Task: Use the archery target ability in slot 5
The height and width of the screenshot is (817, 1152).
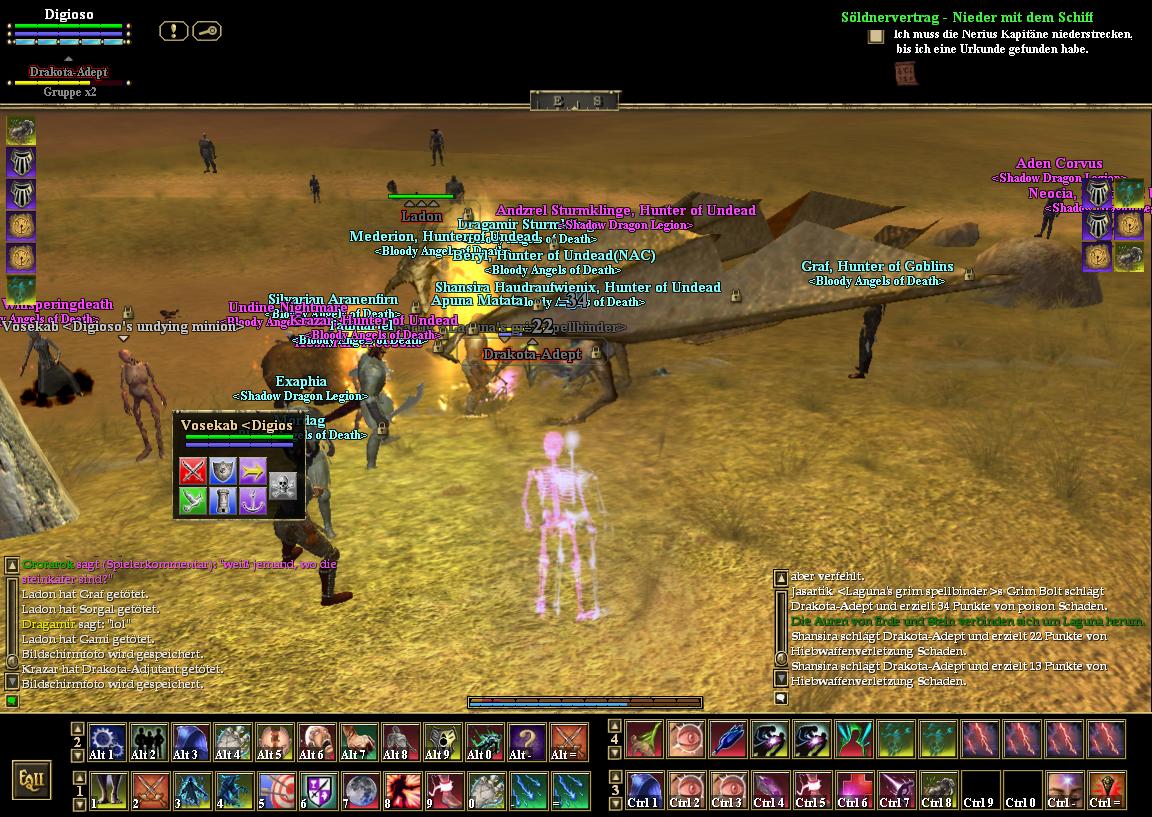Action: tap(275, 790)
